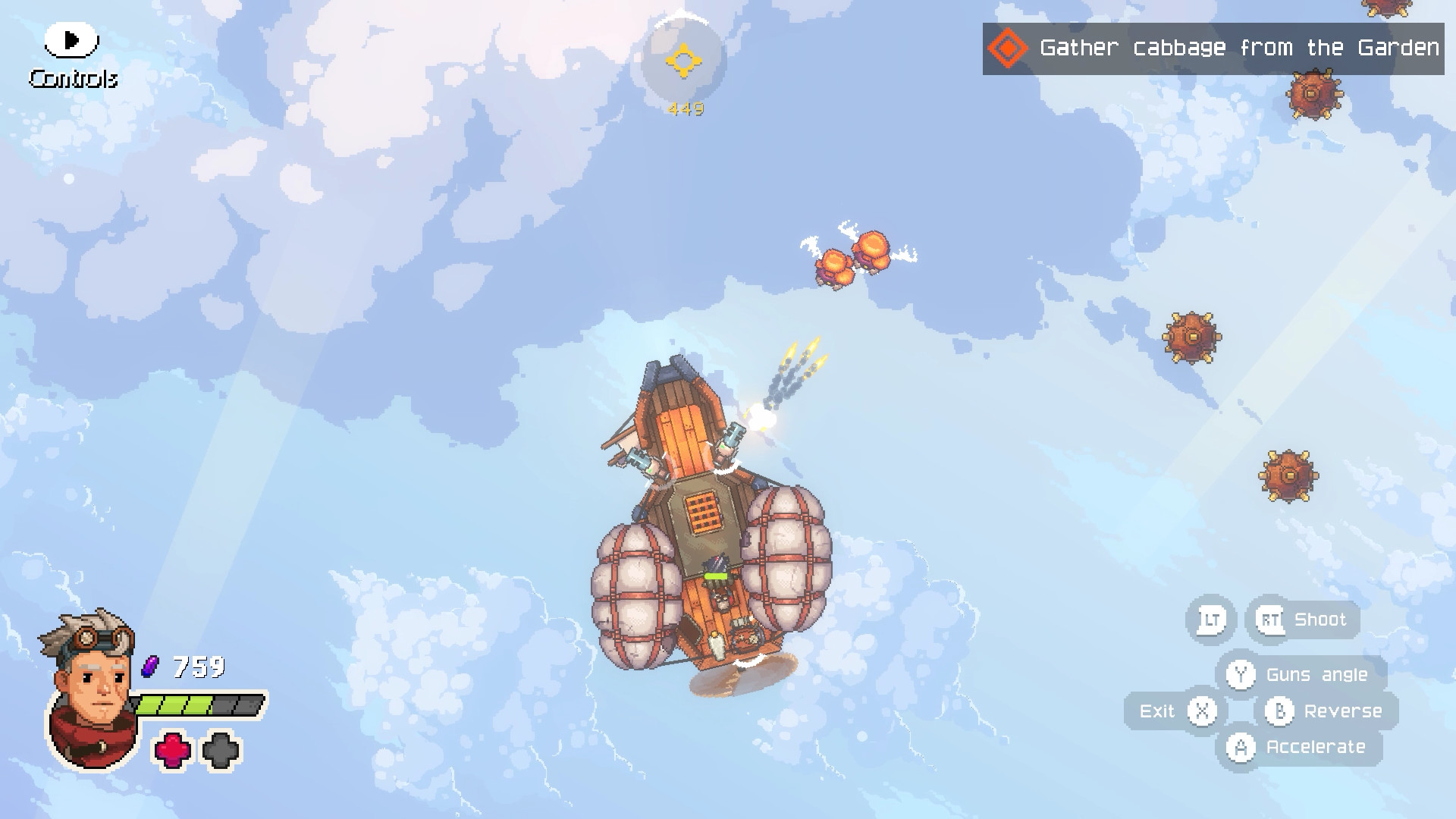Click the play arrow inside the Controls bubble

pos(73,39)
